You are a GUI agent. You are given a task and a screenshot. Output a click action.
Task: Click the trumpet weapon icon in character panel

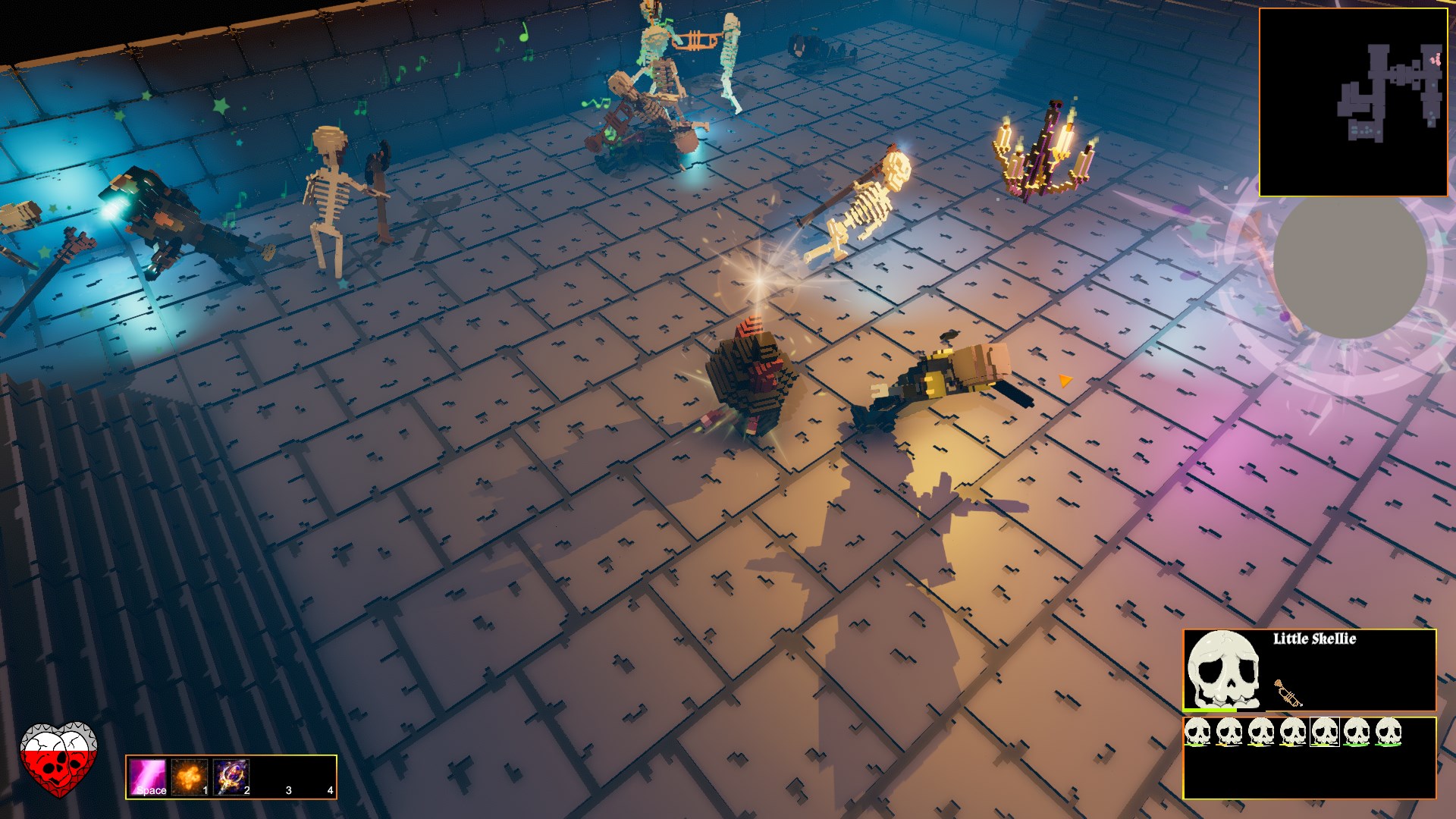[x=1288, y=695]
